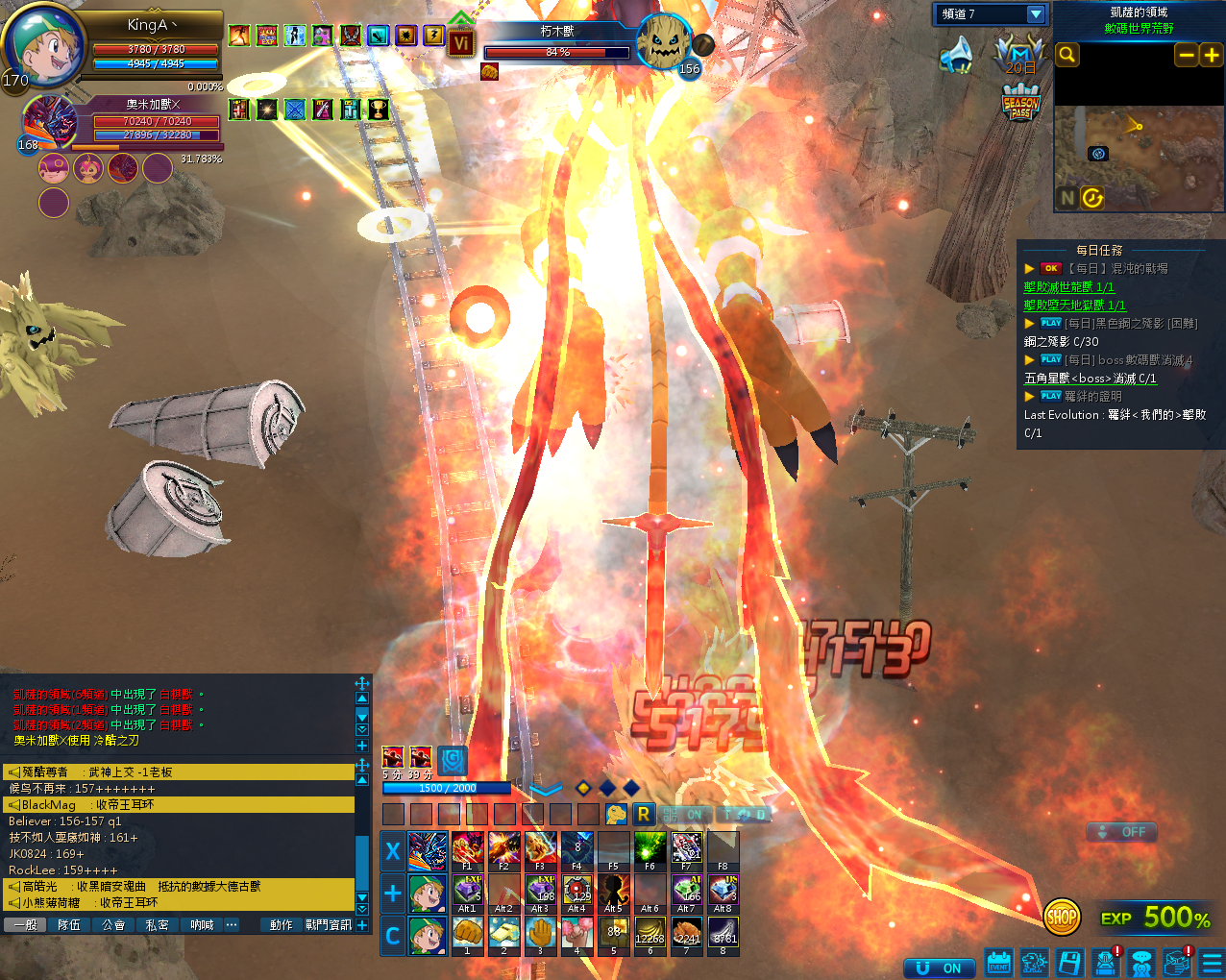The image size is (1226, 980).
Task: Toggle the magnet auto-pickup ON button
Action: [x=939, y=968]
